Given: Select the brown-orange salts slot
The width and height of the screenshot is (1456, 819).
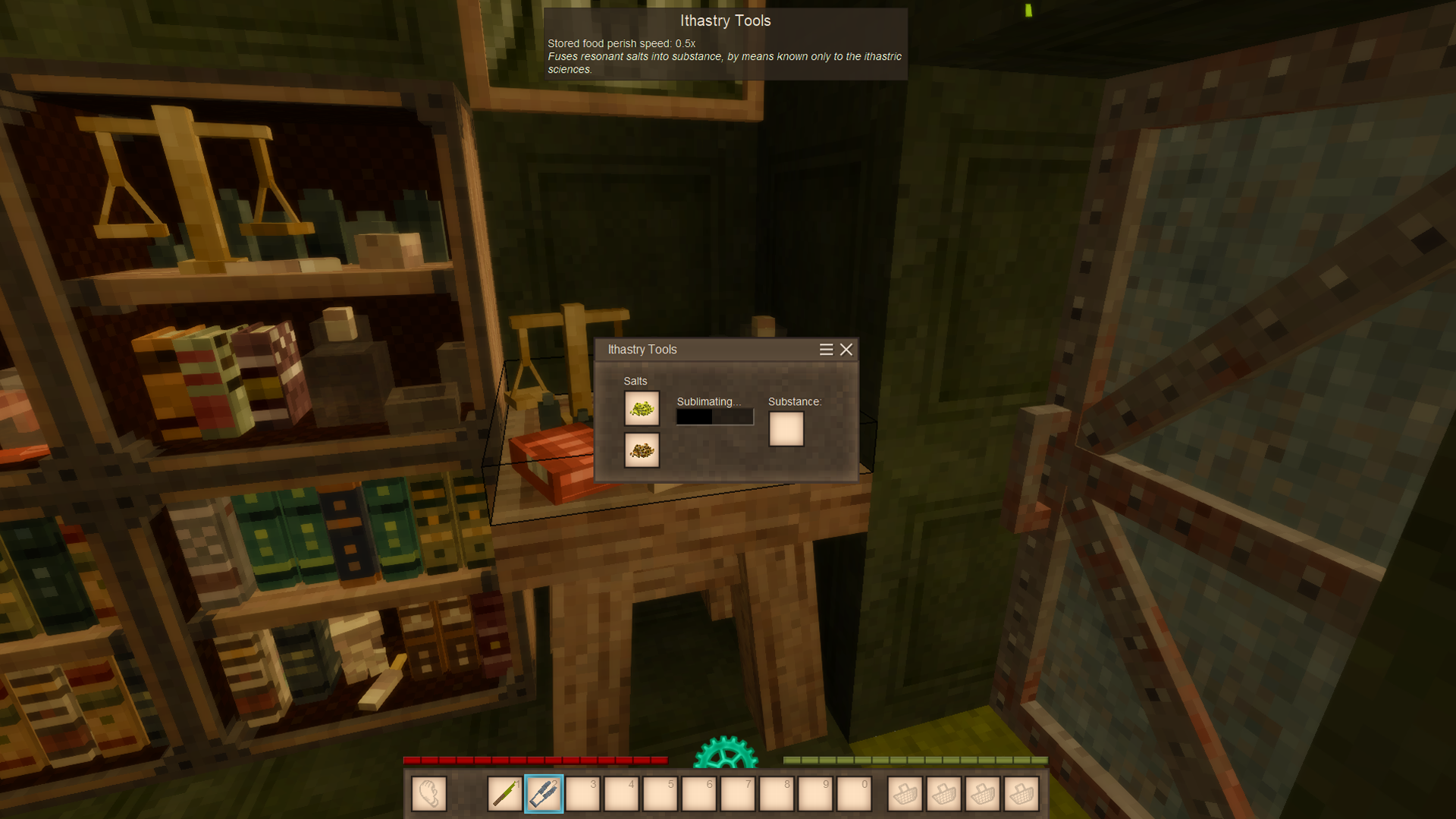Looking at the screenshot, I should click(x=642, y=450).
